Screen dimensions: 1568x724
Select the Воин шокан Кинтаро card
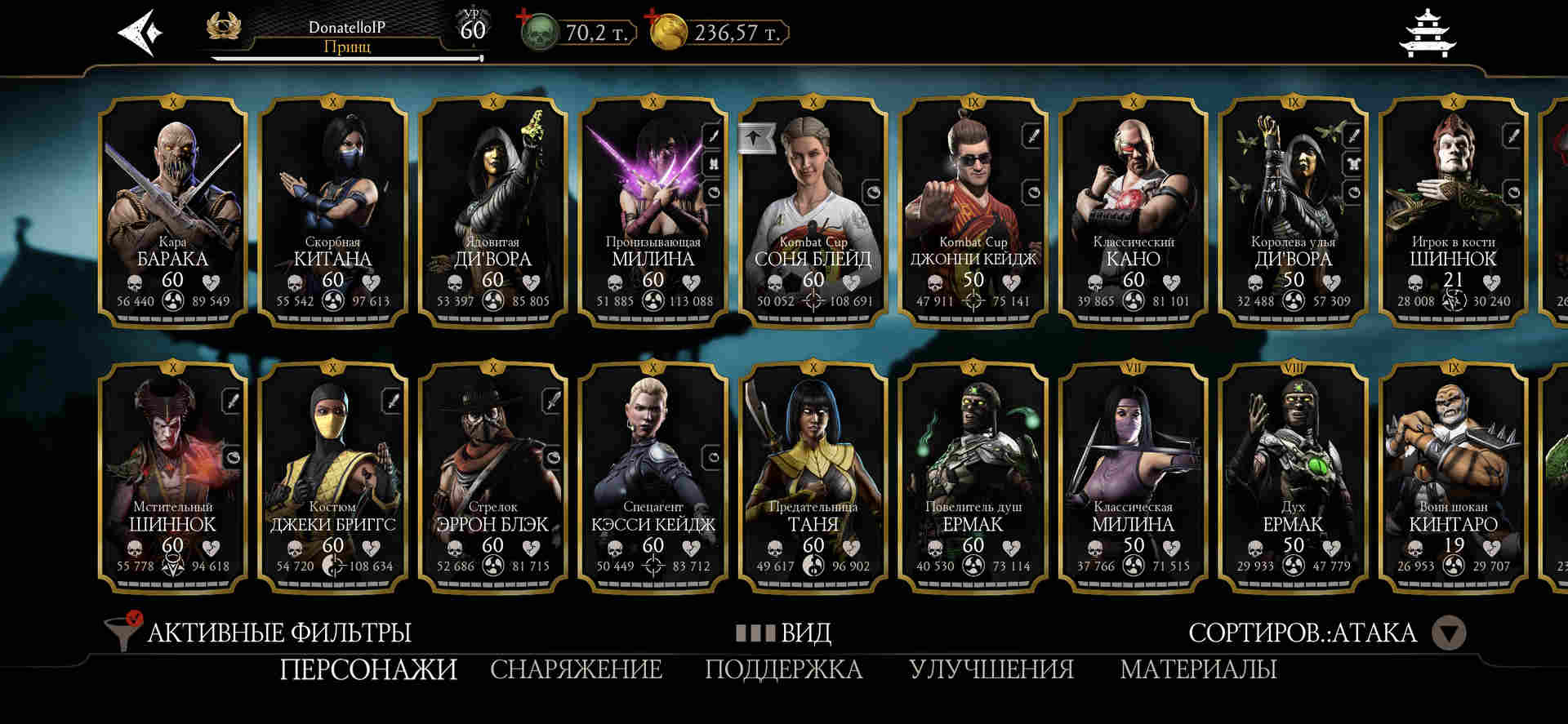coord(1454,477)
